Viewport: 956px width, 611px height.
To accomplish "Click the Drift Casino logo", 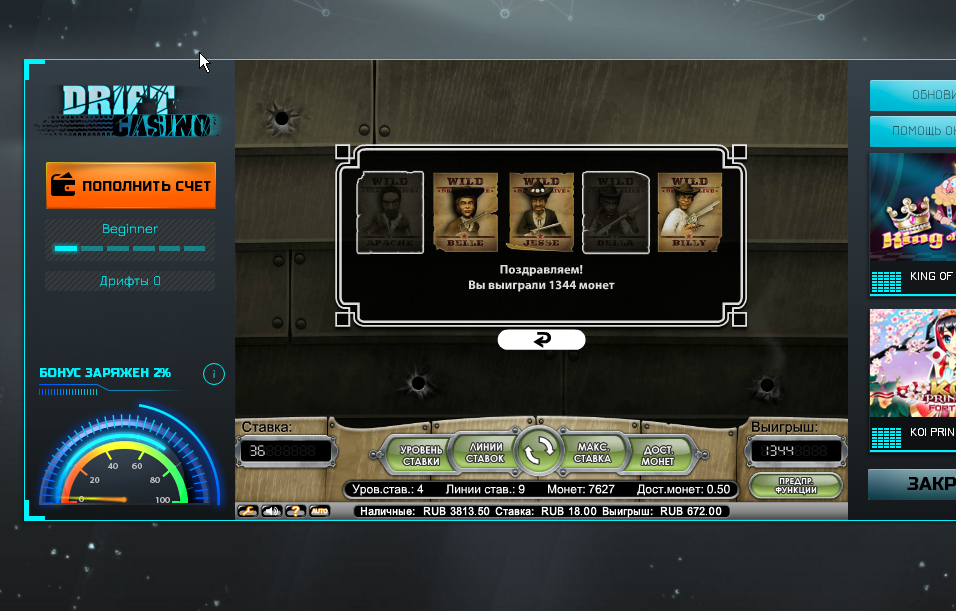I will point(128,110).
